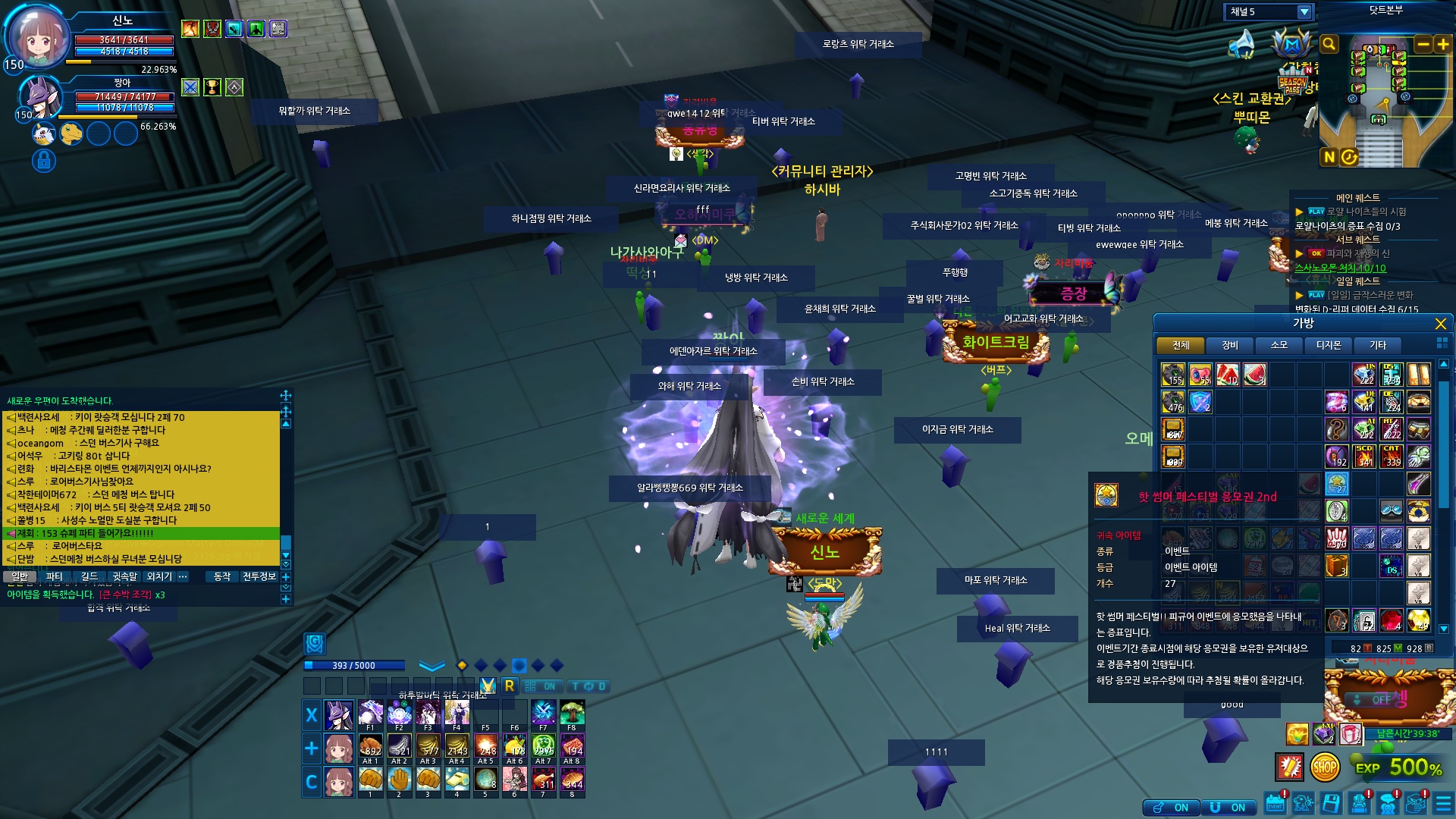This screenshot has height=819, width=1456.
Task: Switch chat to the 길드 tab
Action: (89, 576)
